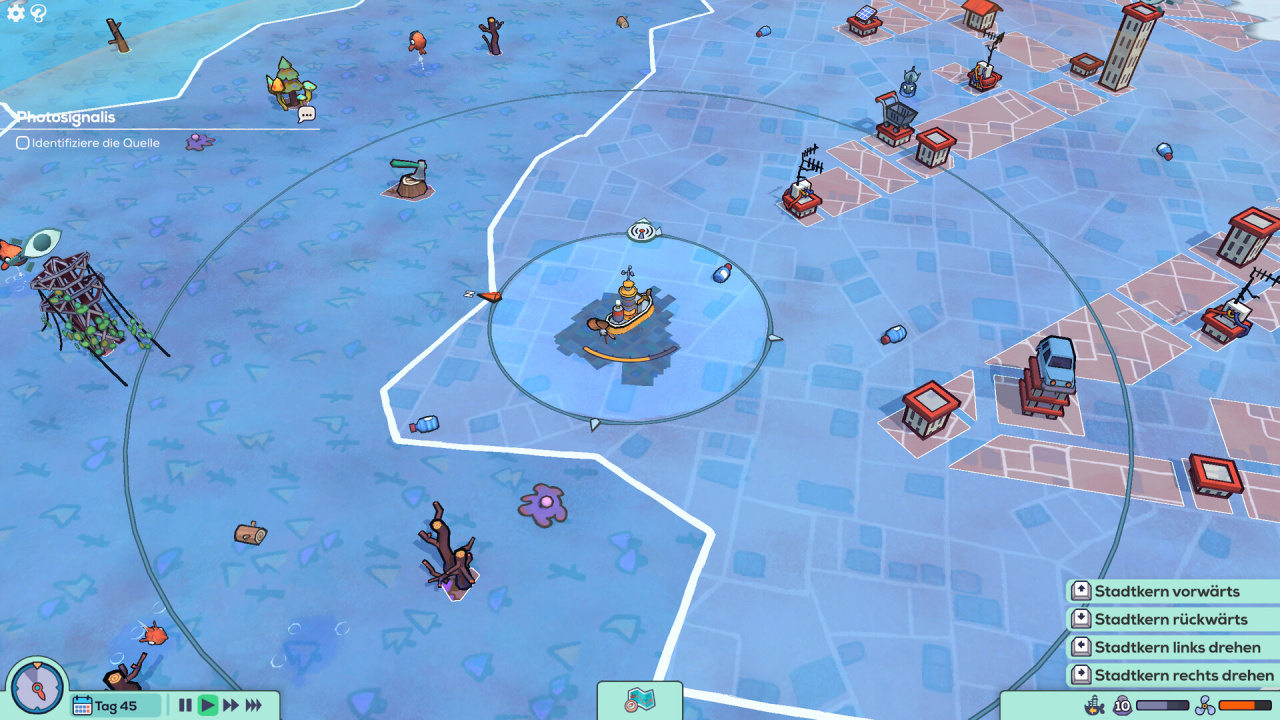Open the gear settings menu
The height and width of the screenshot is (720, 1280).
[x=15, y=13]
